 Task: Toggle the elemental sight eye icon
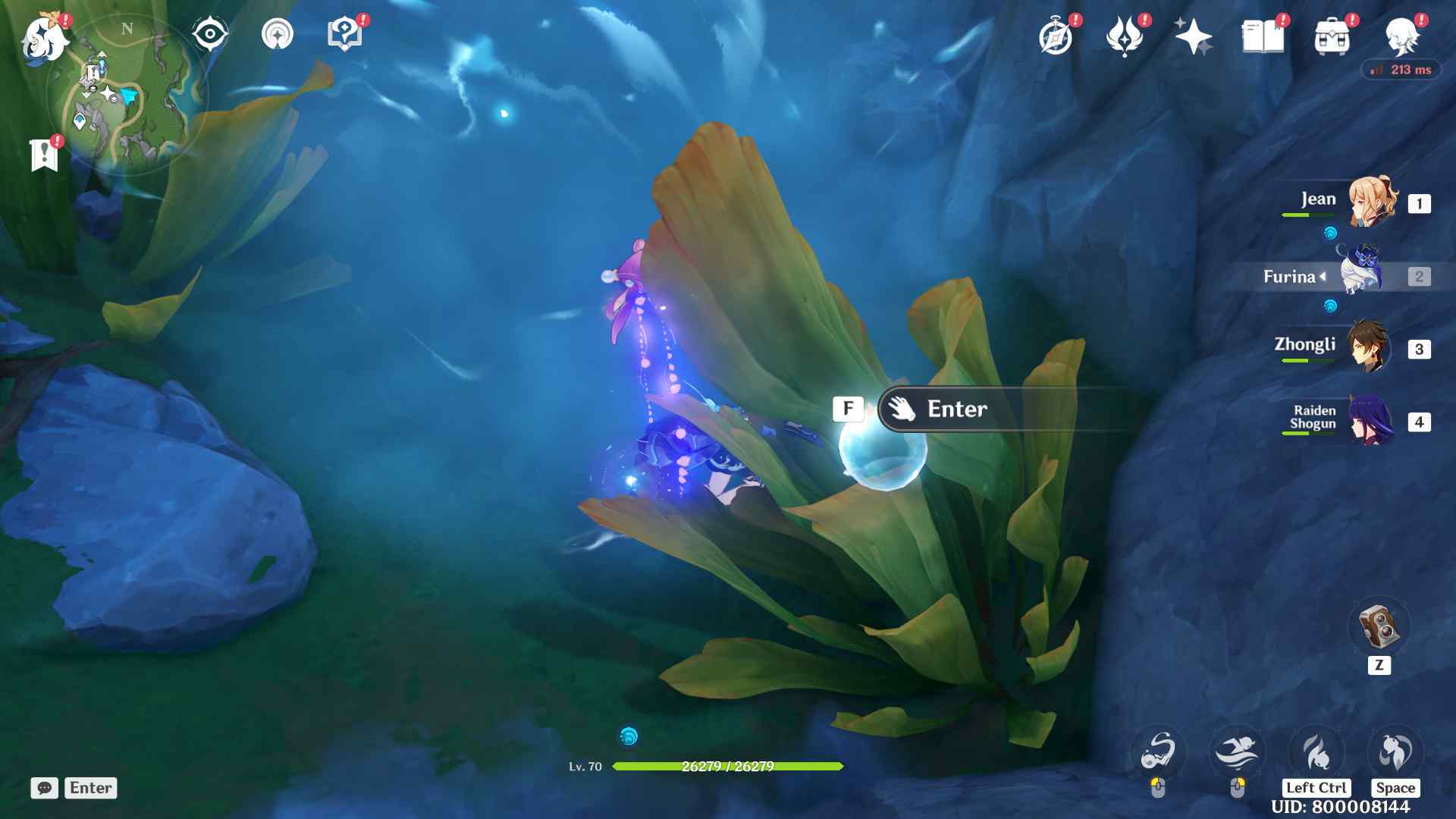click(210, 34)
